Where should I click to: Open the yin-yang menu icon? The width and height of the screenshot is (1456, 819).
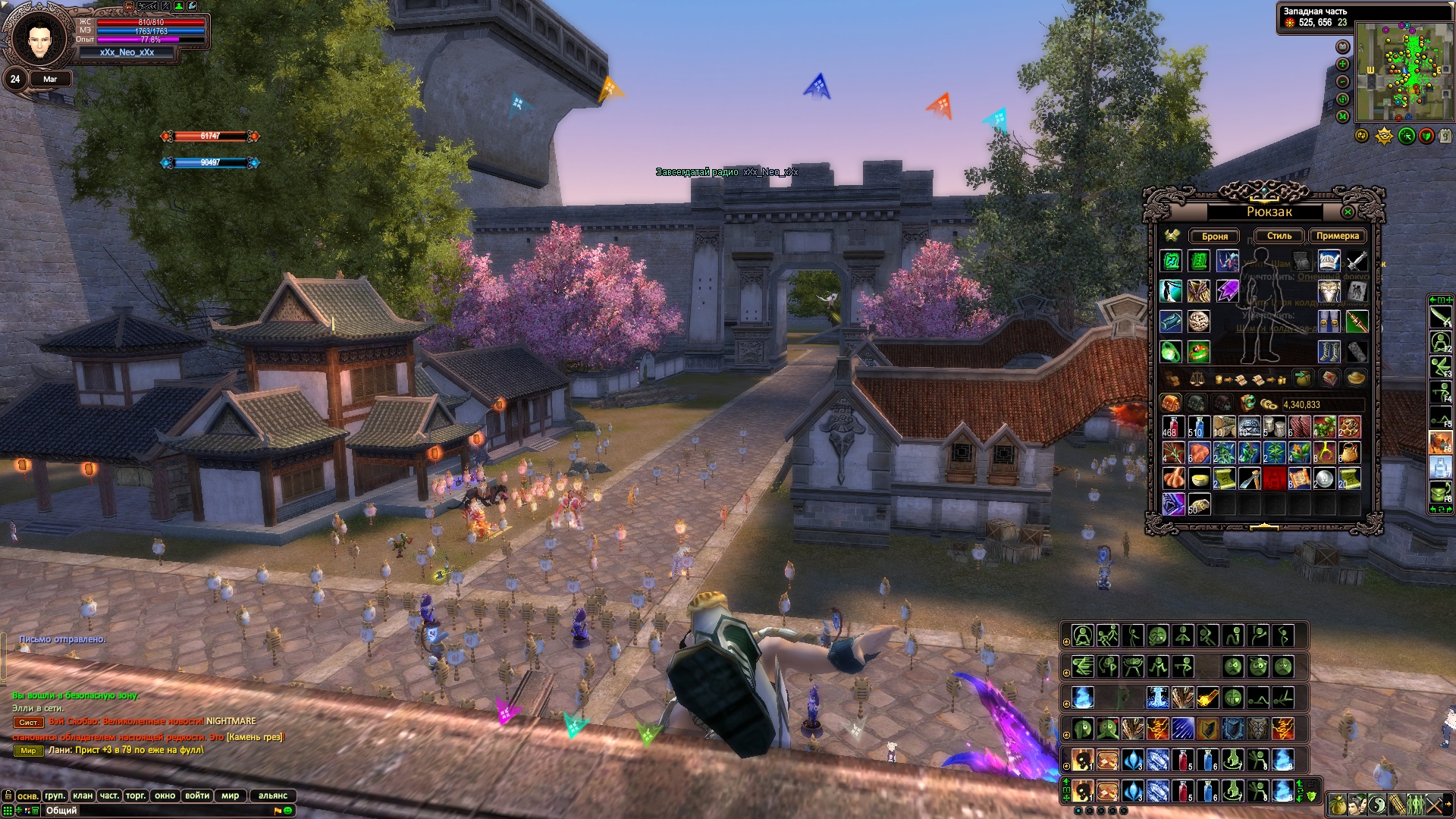pyautogui.click(x=1377, y=804)
